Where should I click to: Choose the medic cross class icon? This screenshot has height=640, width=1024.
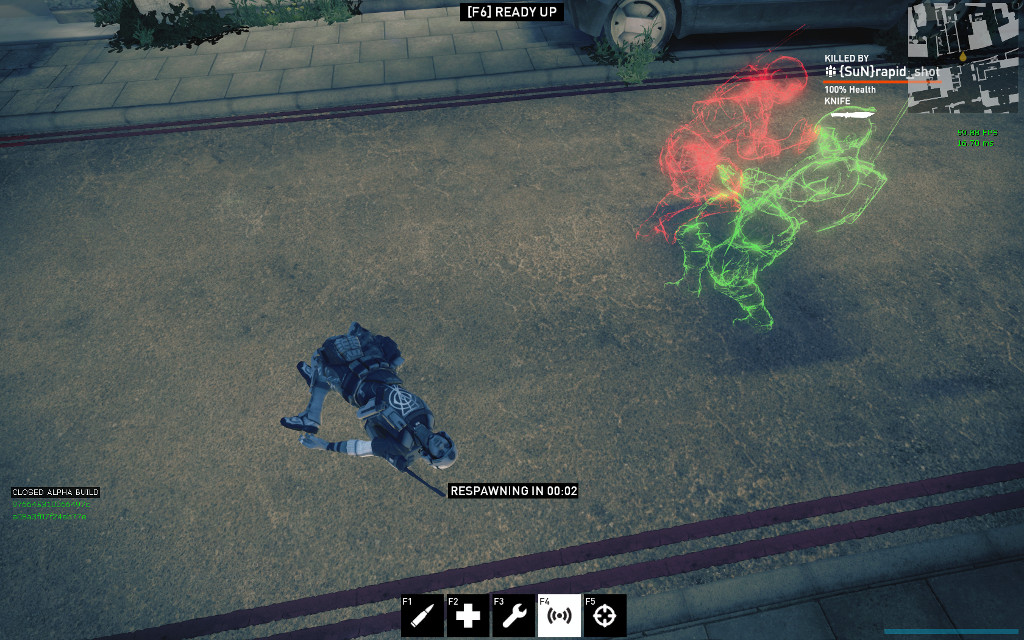click(x=468, y=616)
